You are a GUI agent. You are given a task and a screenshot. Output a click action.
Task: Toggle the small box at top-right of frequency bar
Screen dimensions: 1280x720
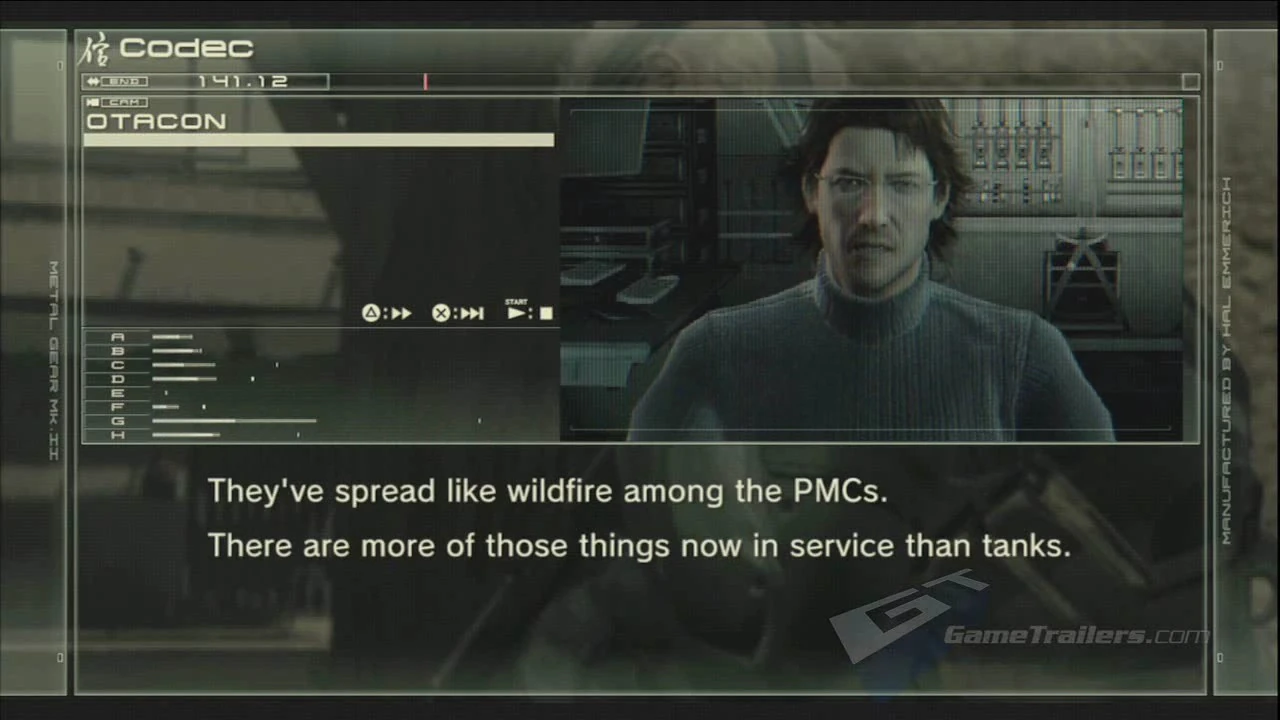pyautogui.click(x=1190, y=82)
